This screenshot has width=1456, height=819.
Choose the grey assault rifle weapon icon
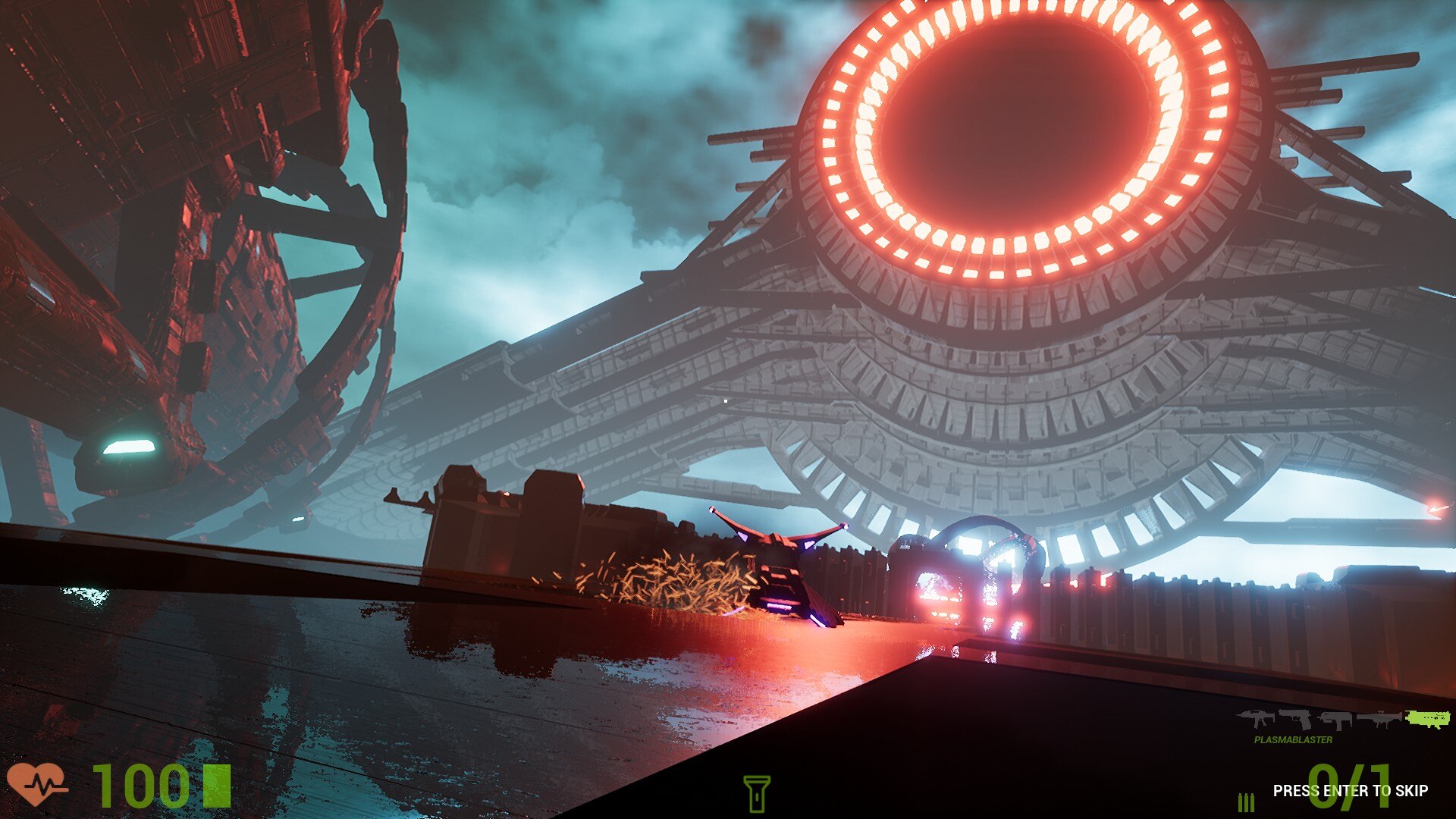[1256, 718]
